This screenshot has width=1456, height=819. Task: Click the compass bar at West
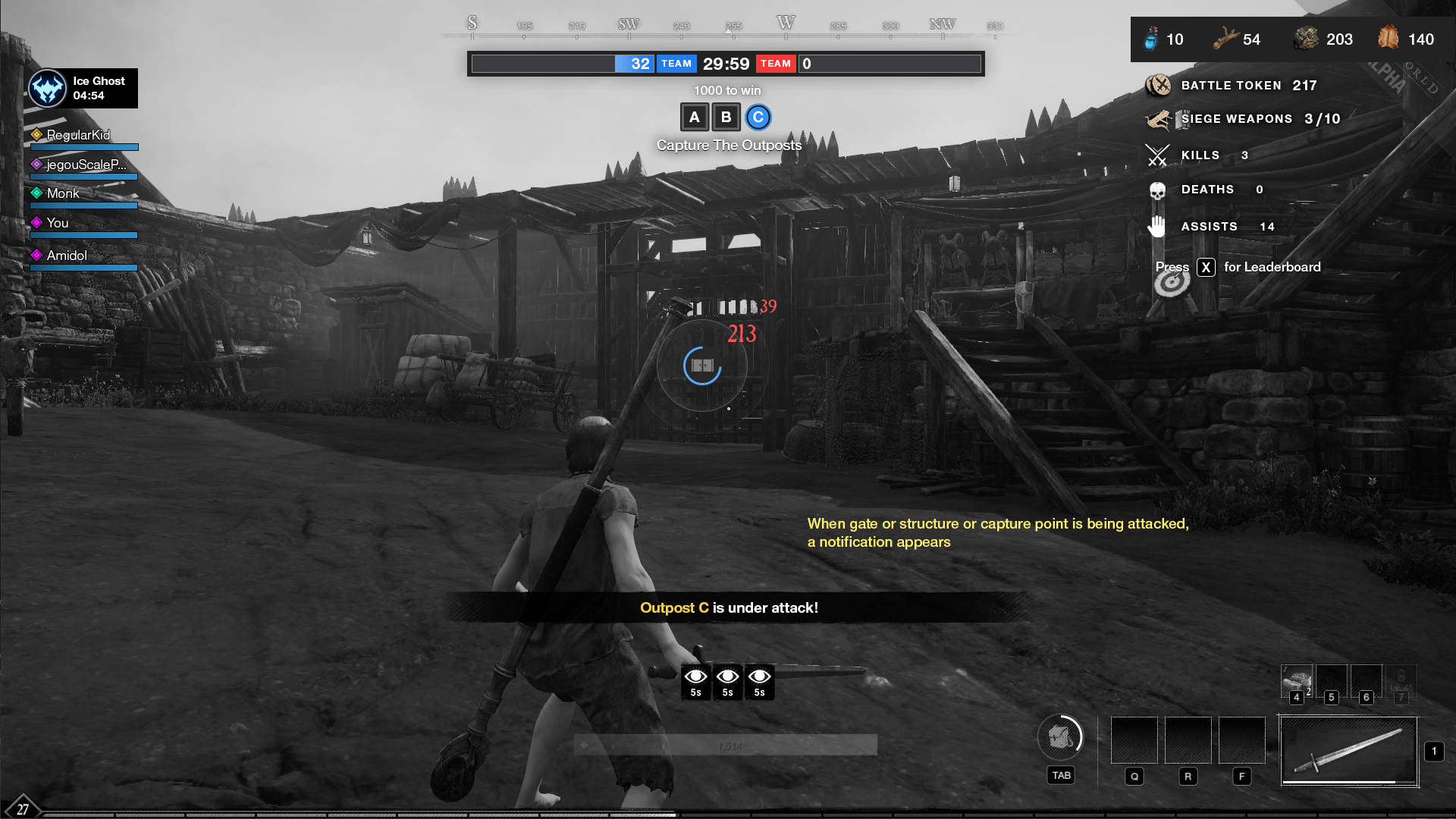786,26
